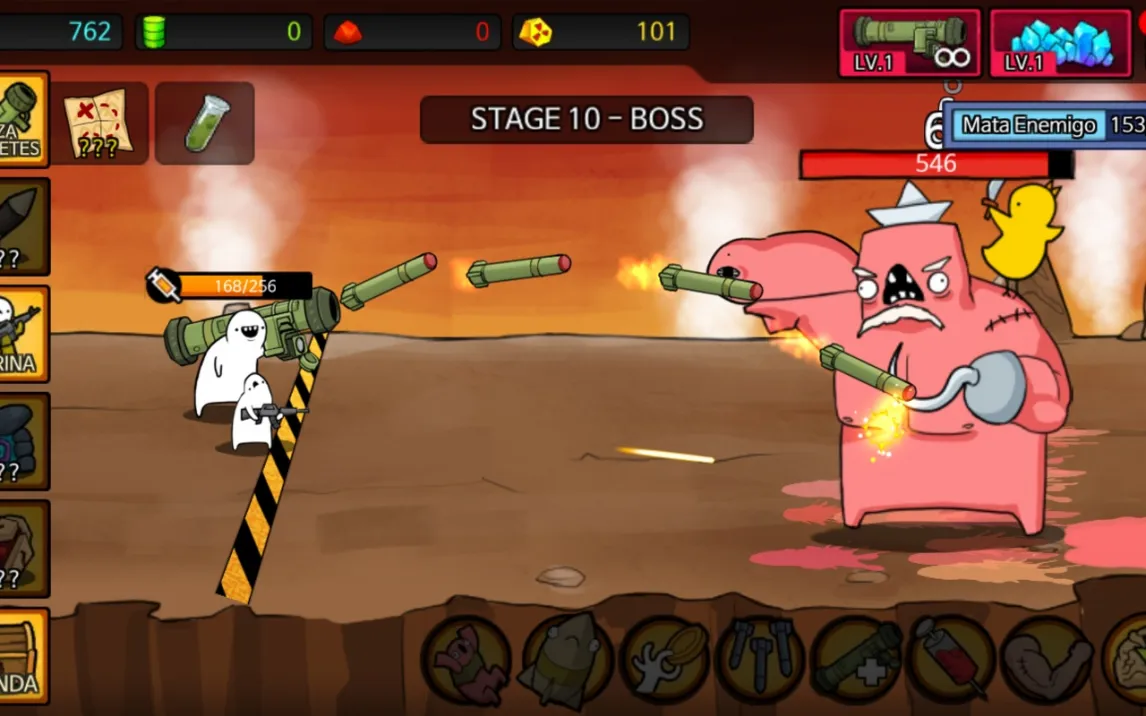Open the marine soldier tab

(x=22, y=334)
